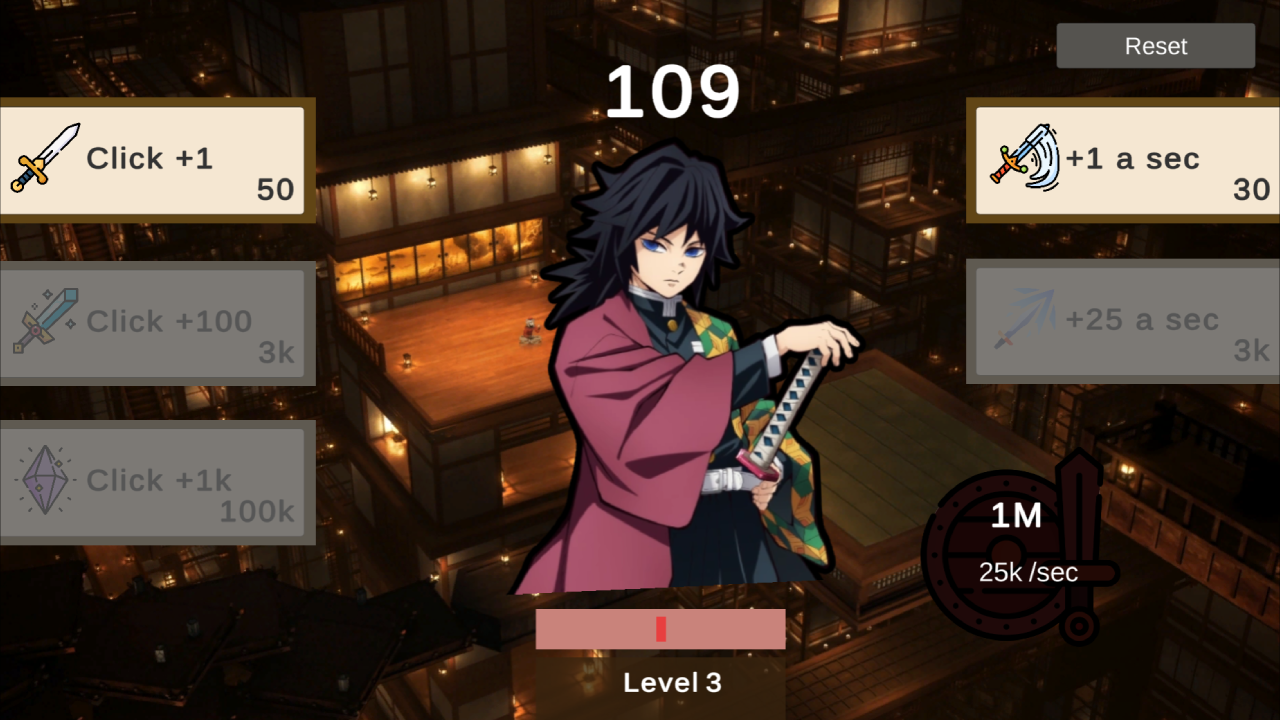Click the score counter showing 109
This screenshot has height=720, width=1280.
tap(672, 92)
